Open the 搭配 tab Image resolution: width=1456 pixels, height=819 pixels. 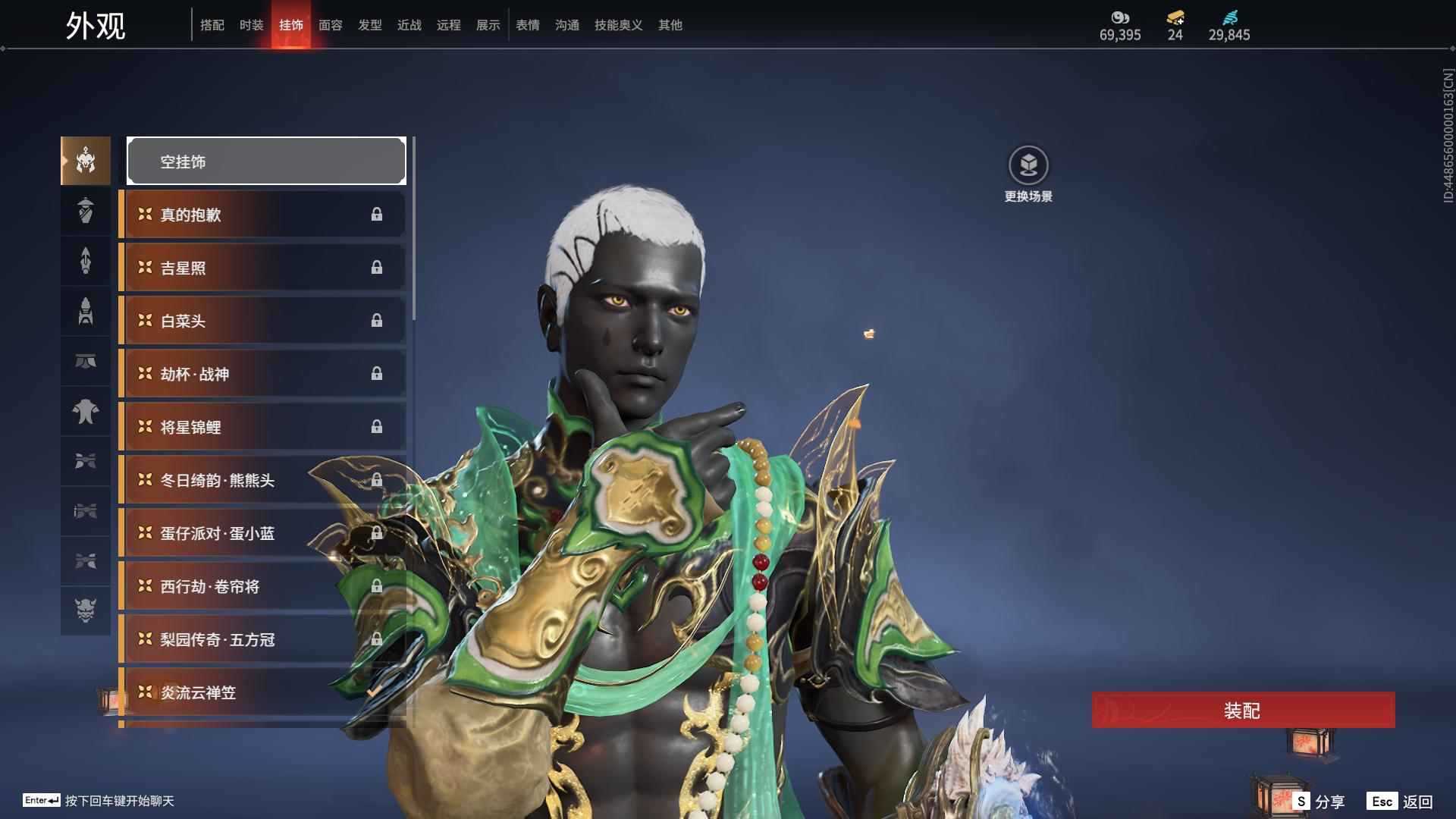(x=212, y=25)
